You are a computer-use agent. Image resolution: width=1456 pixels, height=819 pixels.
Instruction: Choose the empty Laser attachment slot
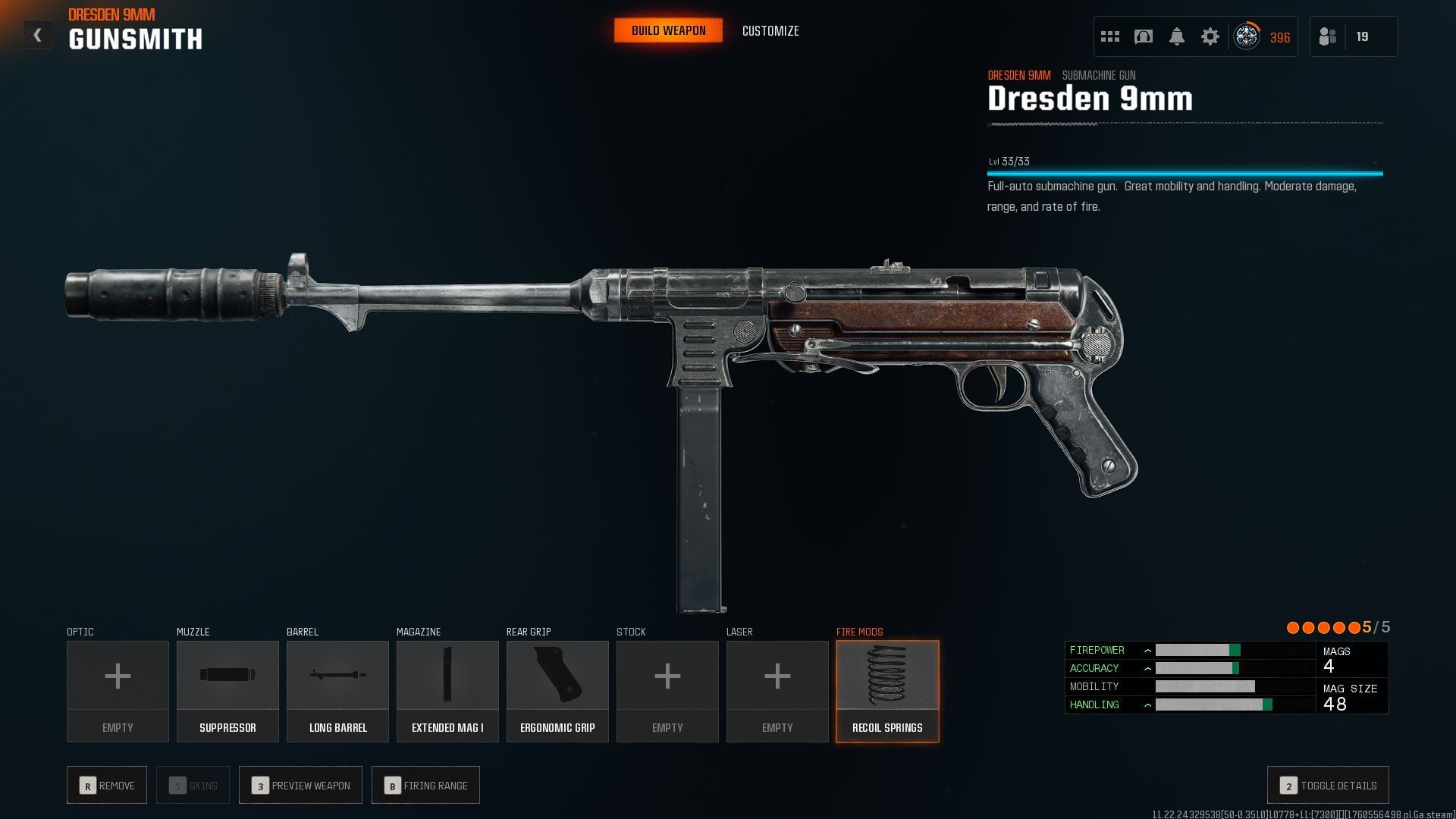tap(777, 691)
